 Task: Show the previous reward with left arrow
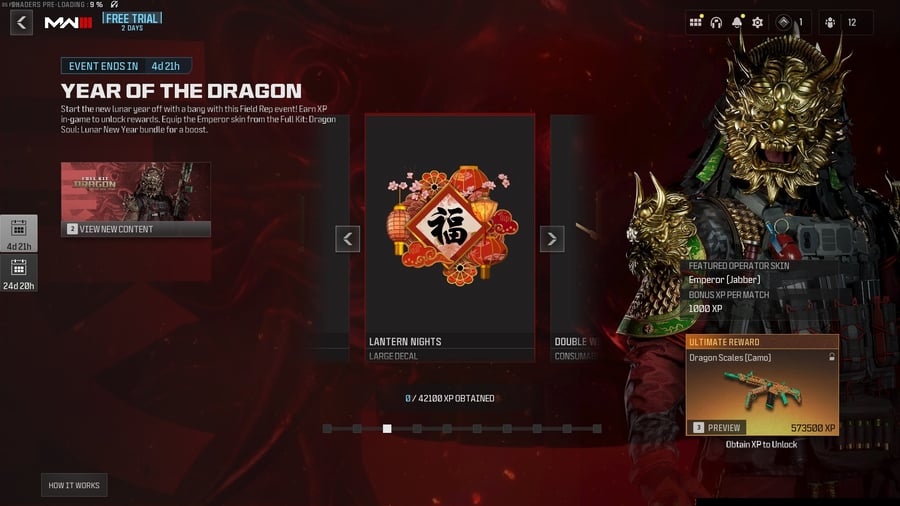(347, 238)
